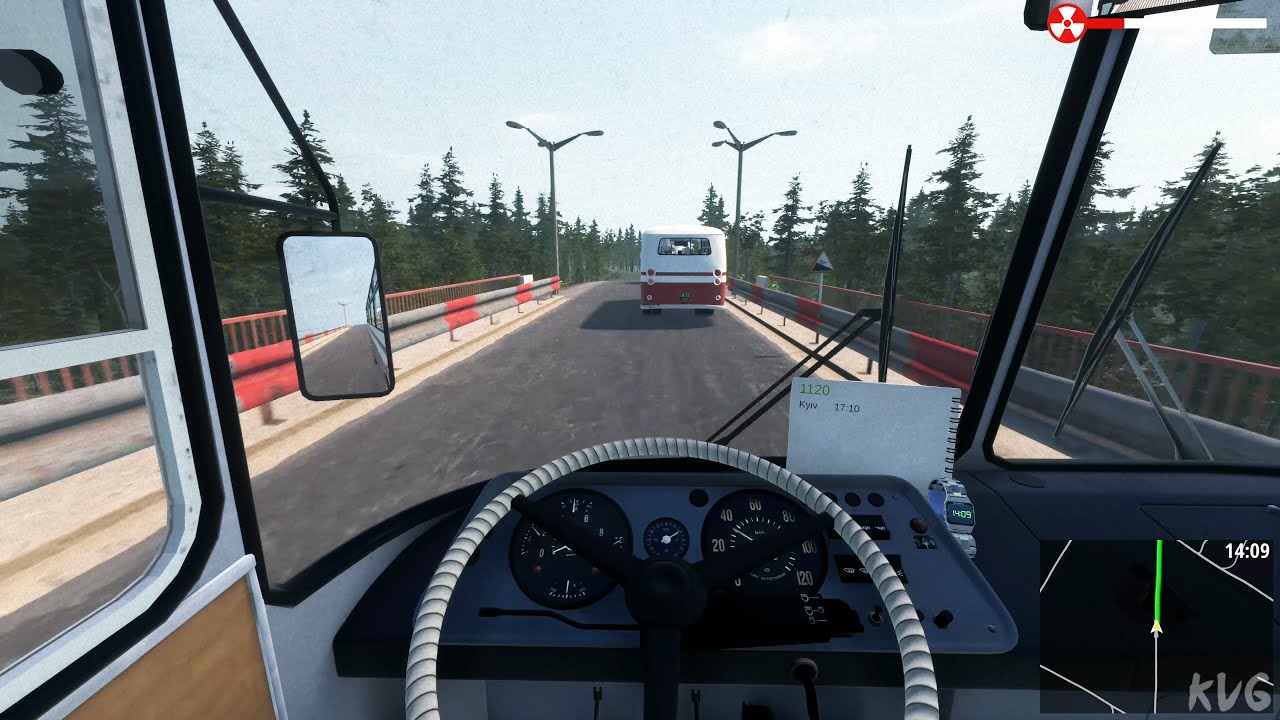Flip the right rocker switch on the panel
1280x720 pixels.
(875, 498)
